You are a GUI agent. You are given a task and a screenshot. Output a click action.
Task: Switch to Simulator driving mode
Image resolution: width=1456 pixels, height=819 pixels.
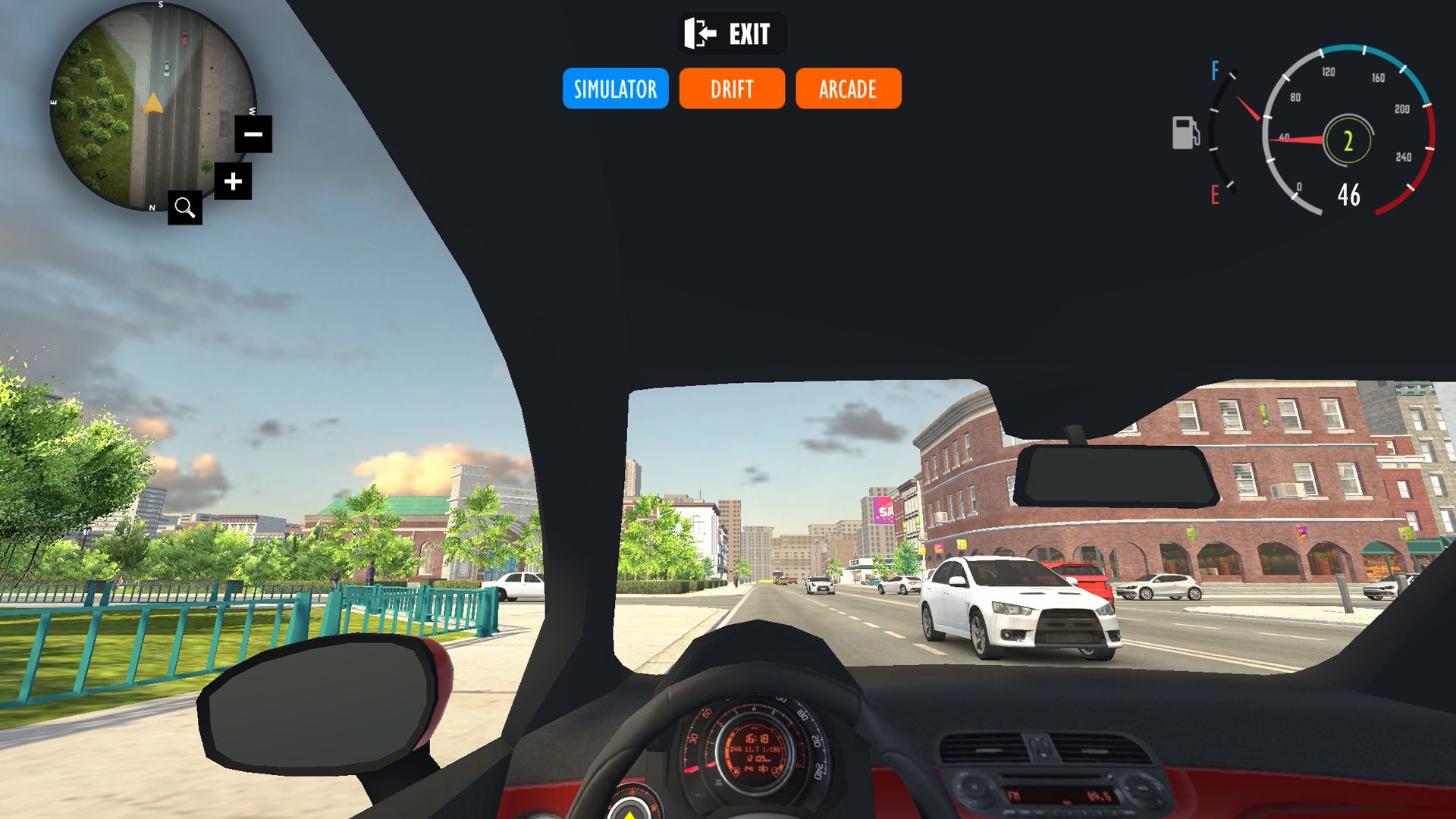(615, 89)
